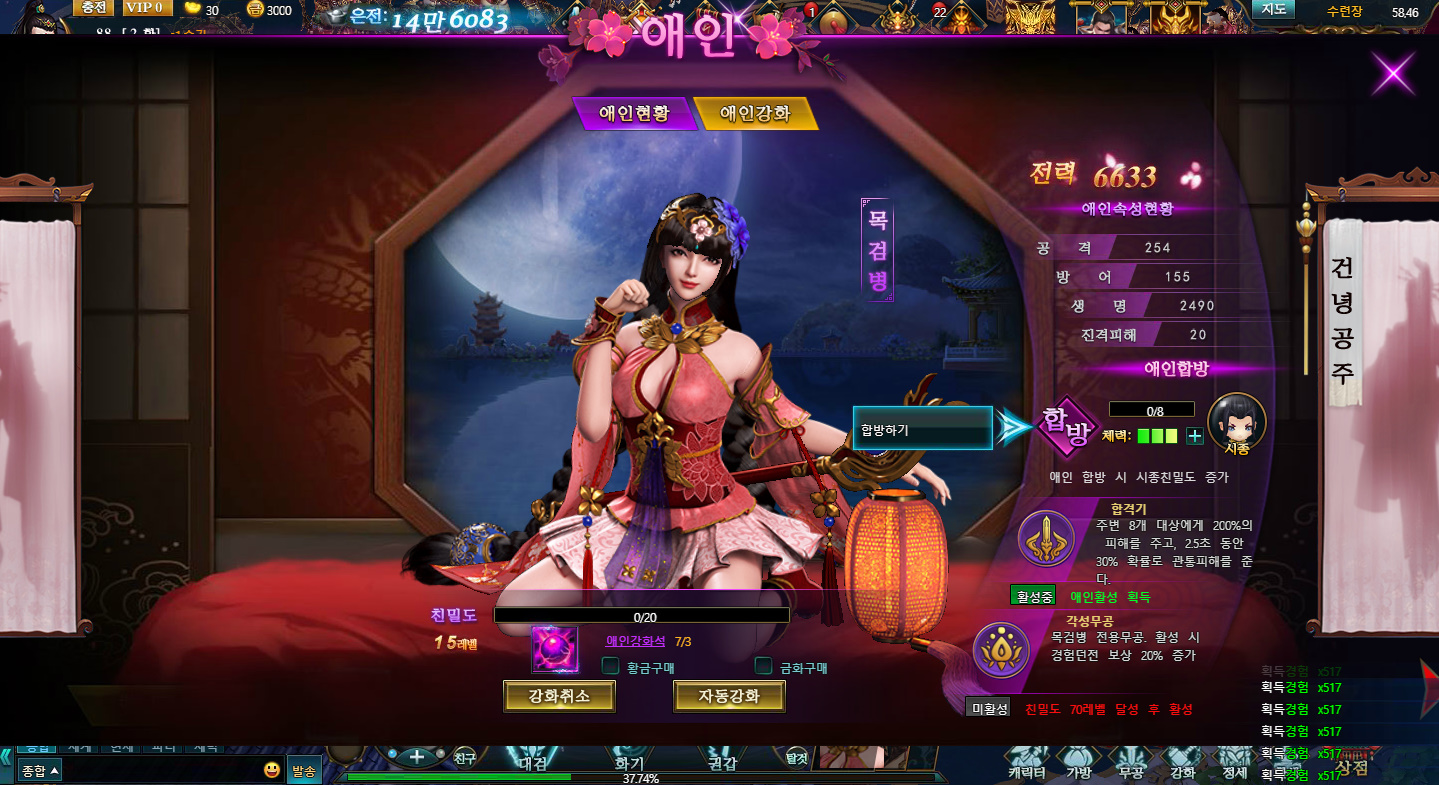The image size is (1439, 785).
Task: Send chat with the 발송 button
Action: pyautogui.click(x=303, y=770)
